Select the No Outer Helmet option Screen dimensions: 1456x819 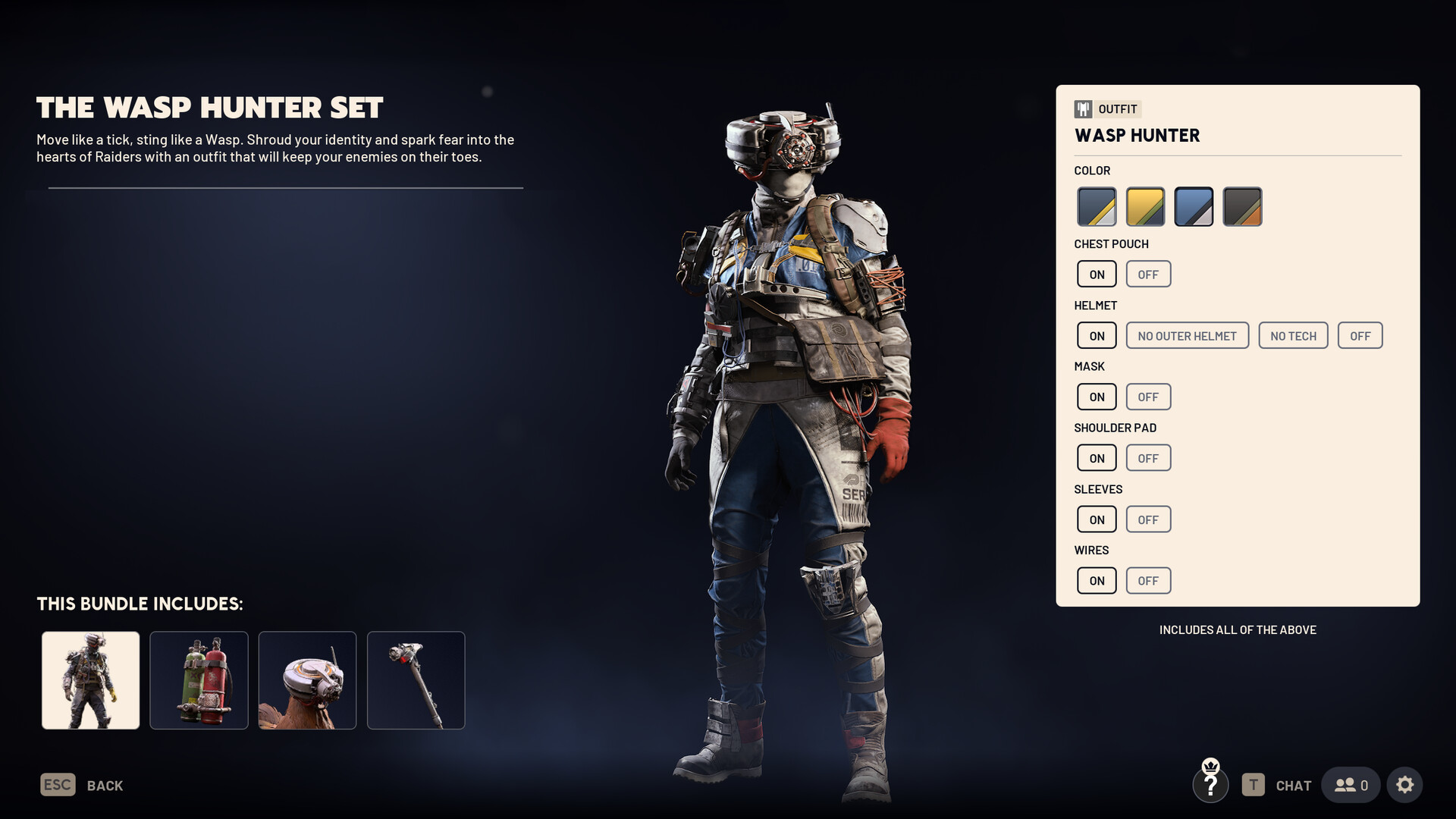pos(1187,336)
